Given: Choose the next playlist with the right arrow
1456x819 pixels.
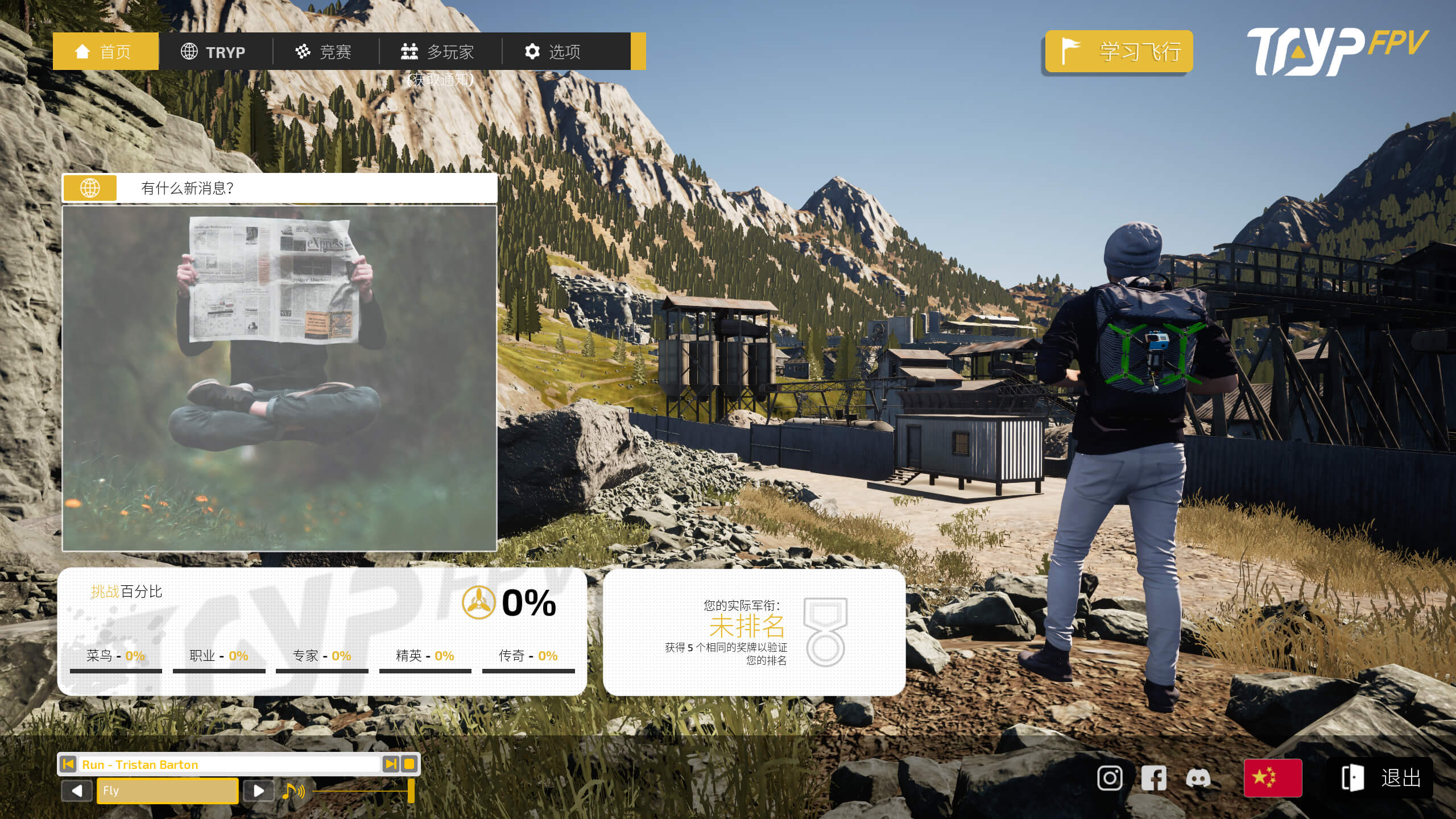Looking at the screenshot, I should tap(258, 791).
